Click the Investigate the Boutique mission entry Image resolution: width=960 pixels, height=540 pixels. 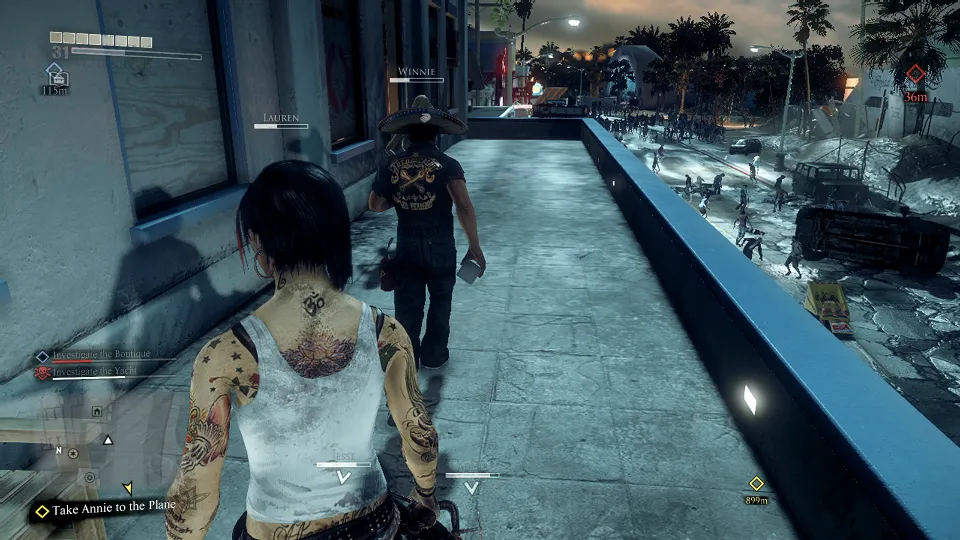(101, 355)
